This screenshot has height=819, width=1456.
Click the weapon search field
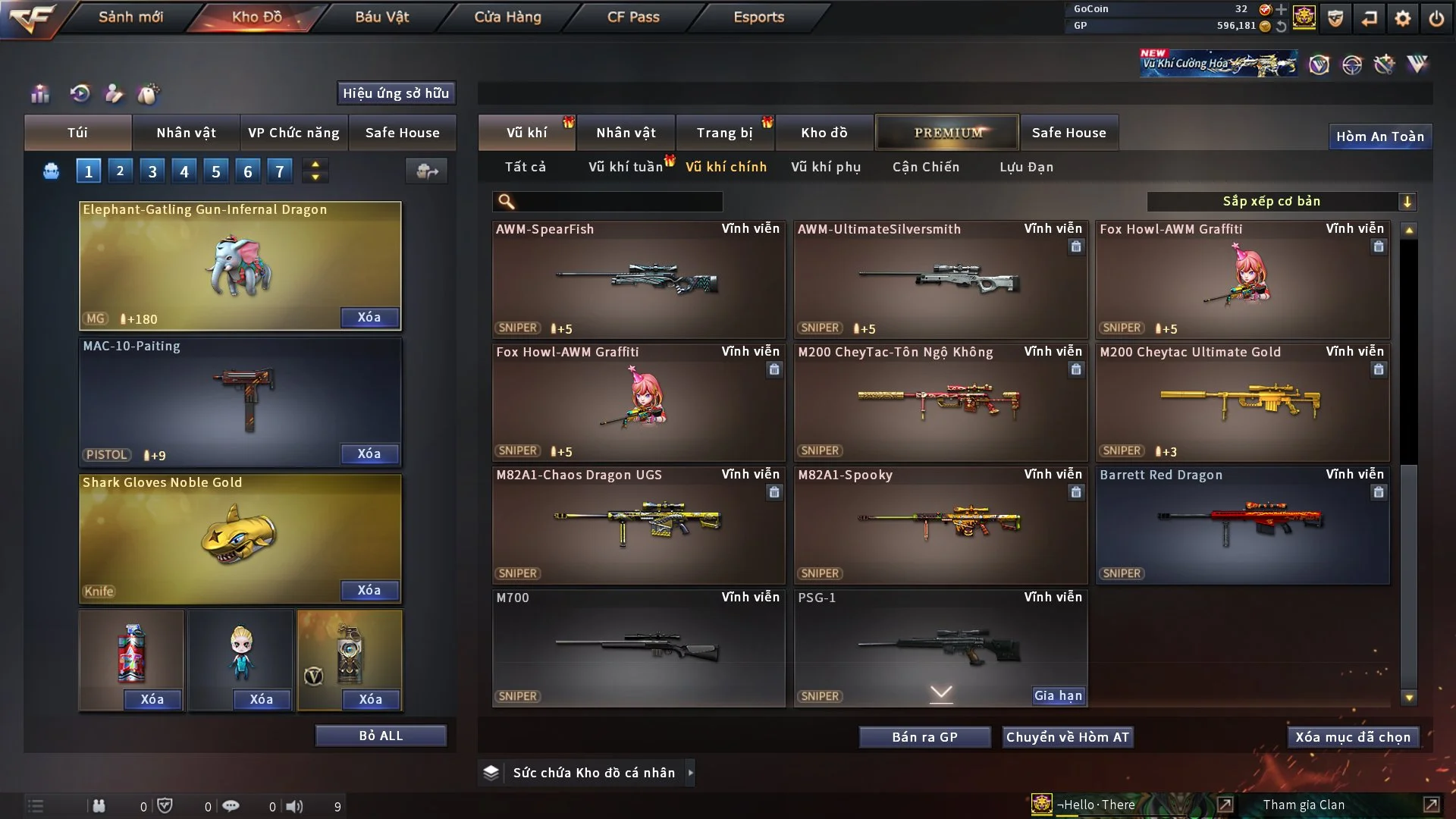[618, 202]
